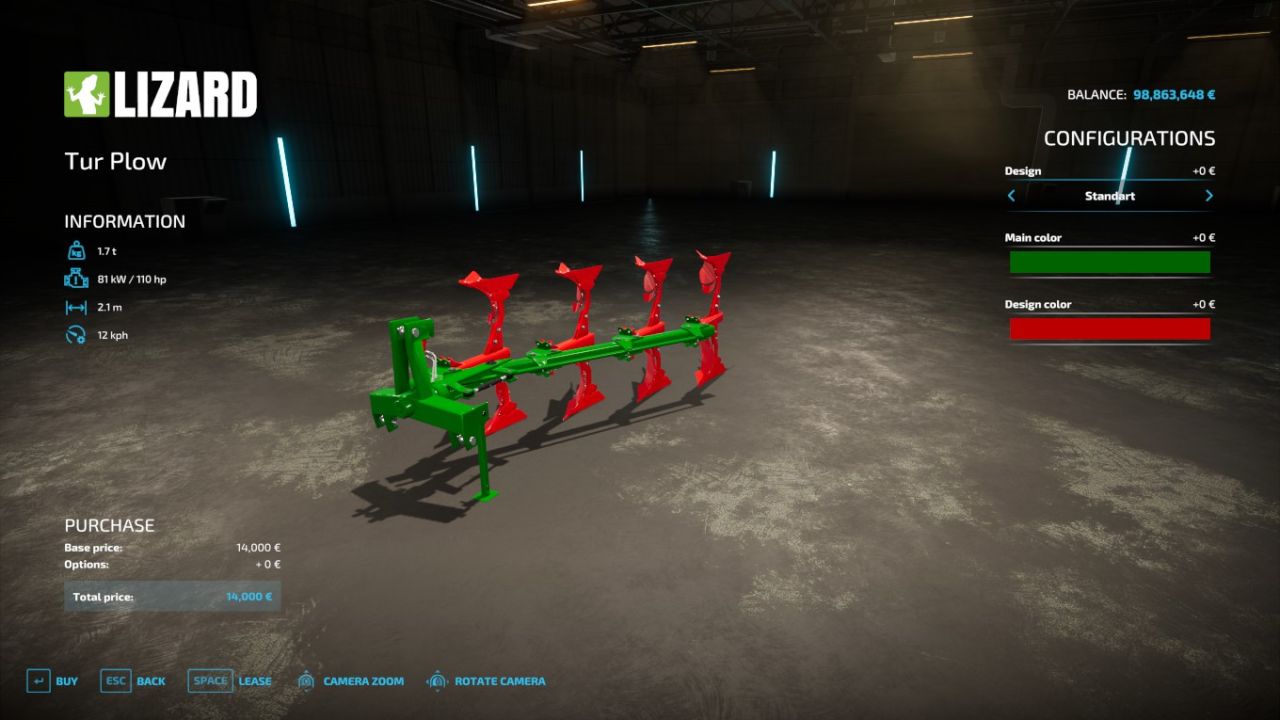
Task: Open the previous Design option with left arrow
Action: coord(1011,196)
